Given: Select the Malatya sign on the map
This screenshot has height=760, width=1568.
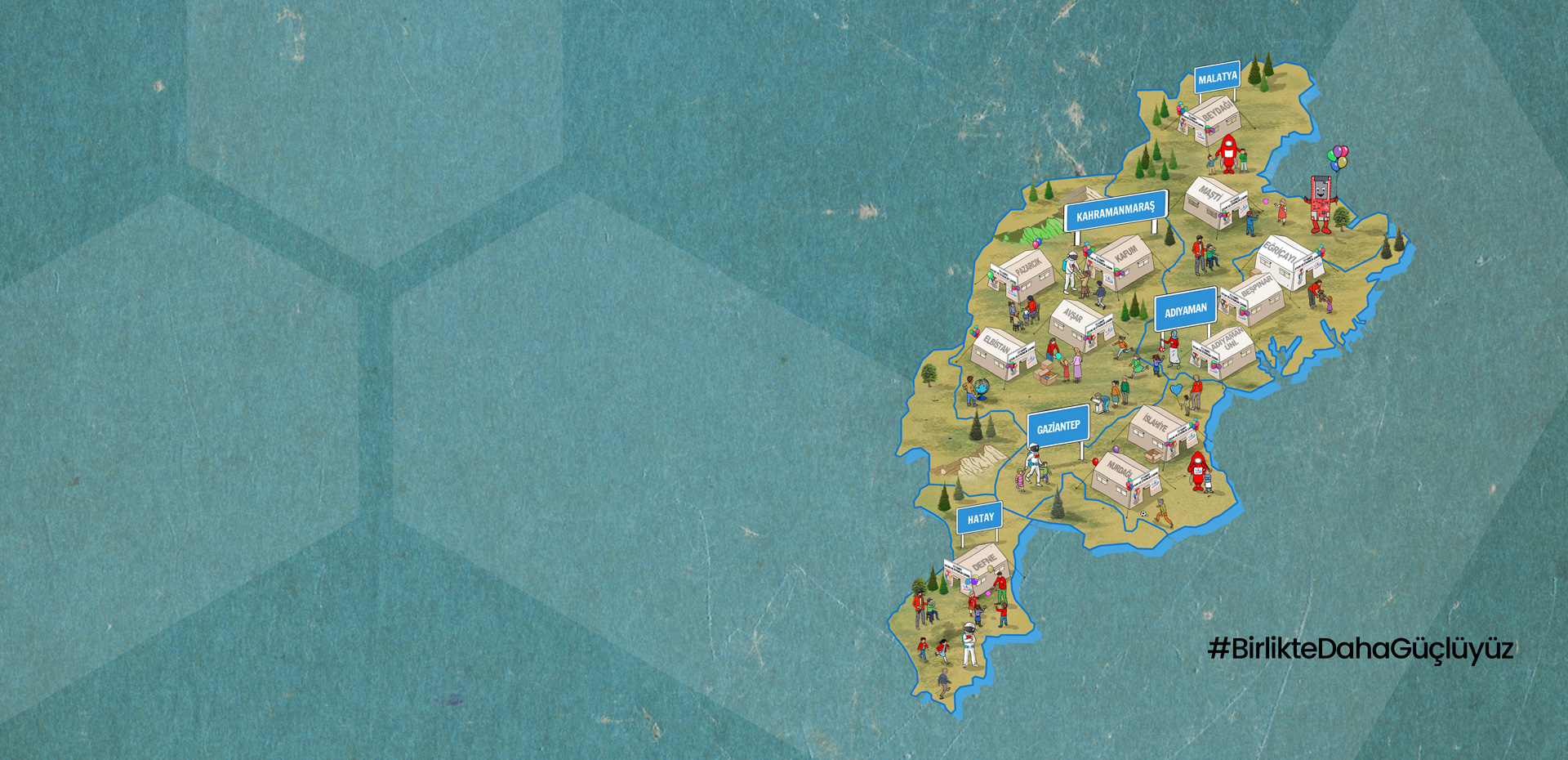Looking at the screenshot, I should tap(1217, 78).
